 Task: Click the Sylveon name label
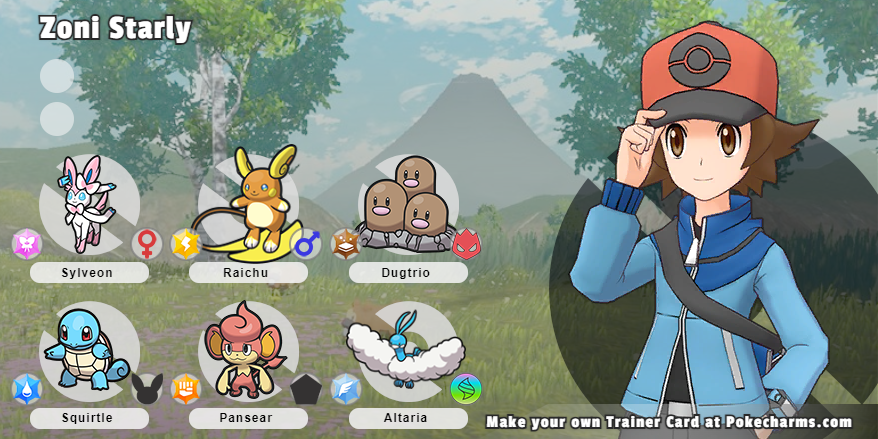tap(89, 272)
